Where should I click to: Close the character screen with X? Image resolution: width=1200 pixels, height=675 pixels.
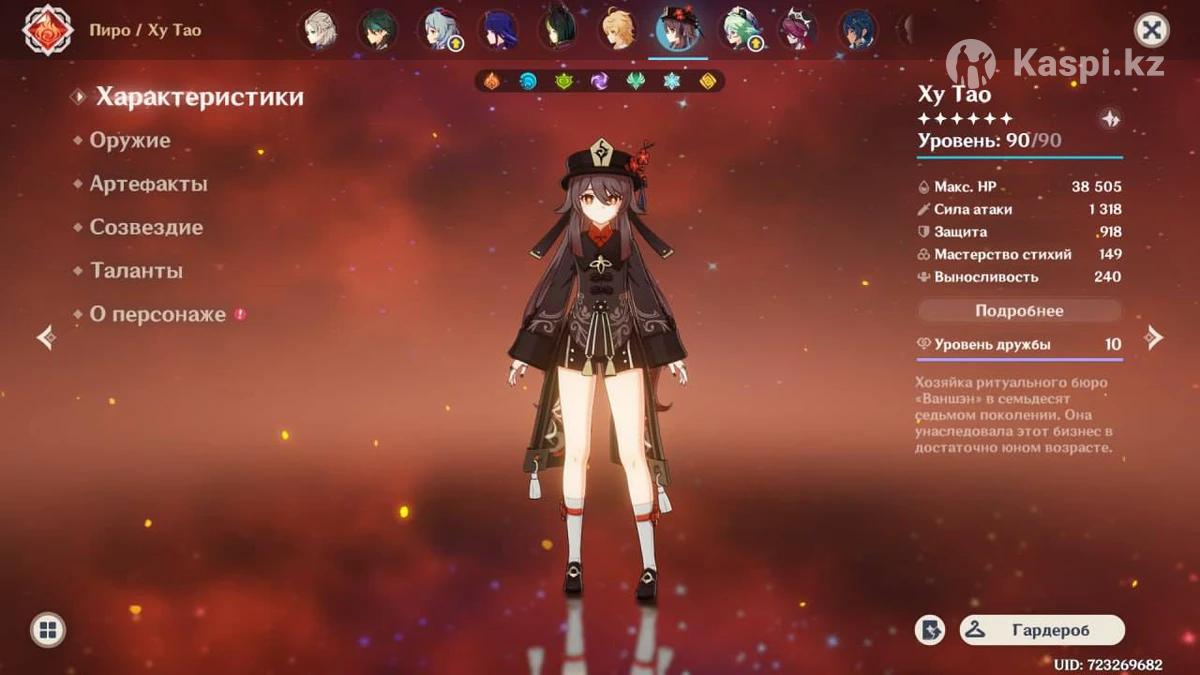pos(1152,30)
